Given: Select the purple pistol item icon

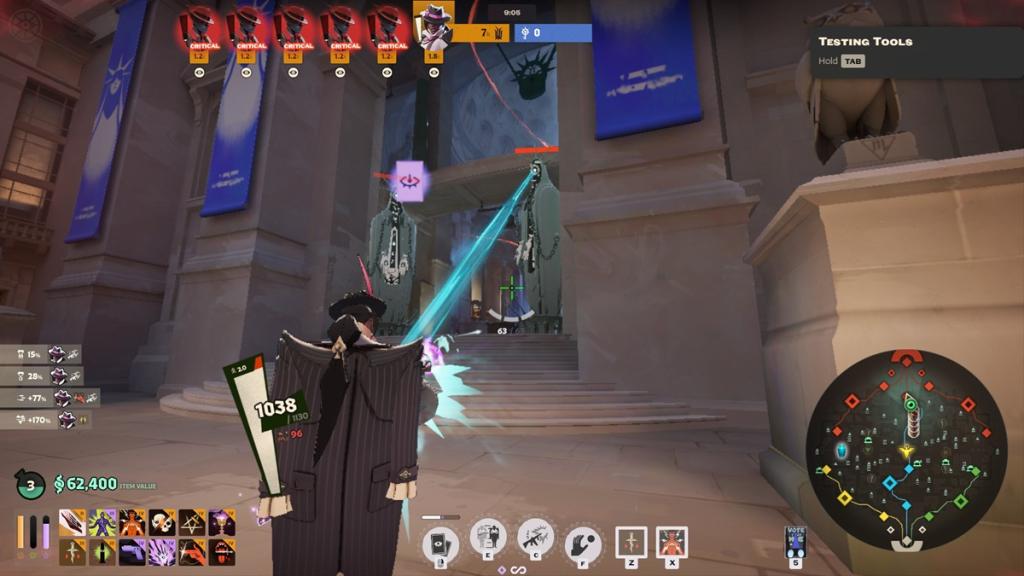Looking at the screenshot, I should (132, 551).
